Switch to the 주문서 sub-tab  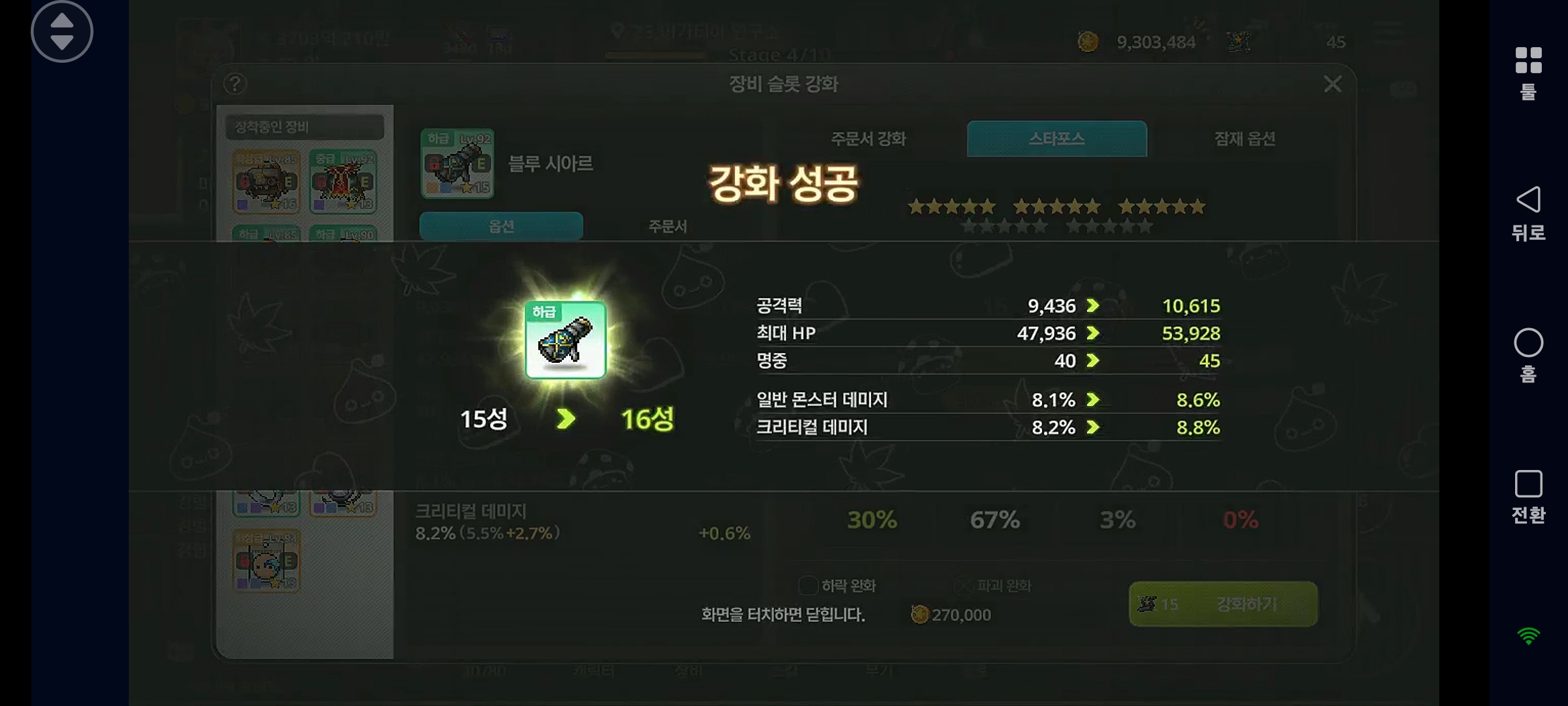(667, 226)
